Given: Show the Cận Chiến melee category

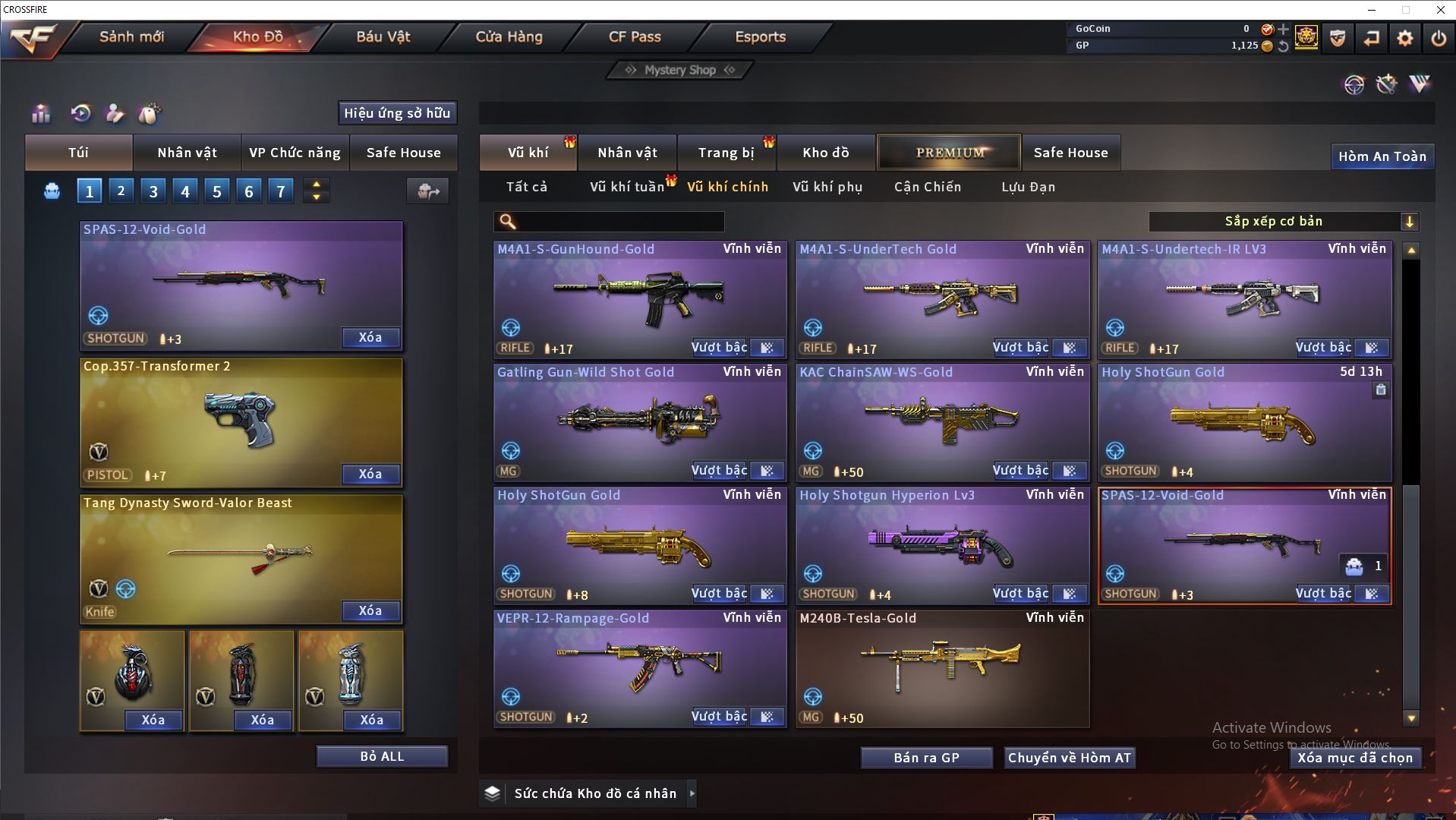Looking at the screenshot, I should 927,187.
